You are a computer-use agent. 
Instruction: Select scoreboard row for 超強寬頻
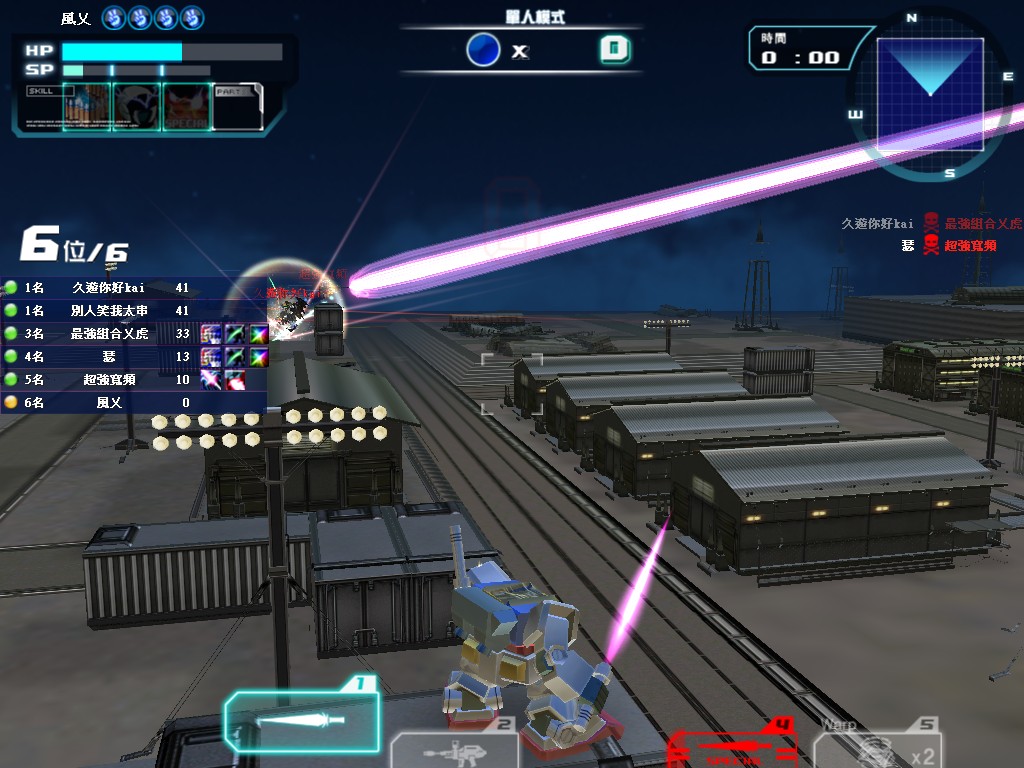click(108, 380)
